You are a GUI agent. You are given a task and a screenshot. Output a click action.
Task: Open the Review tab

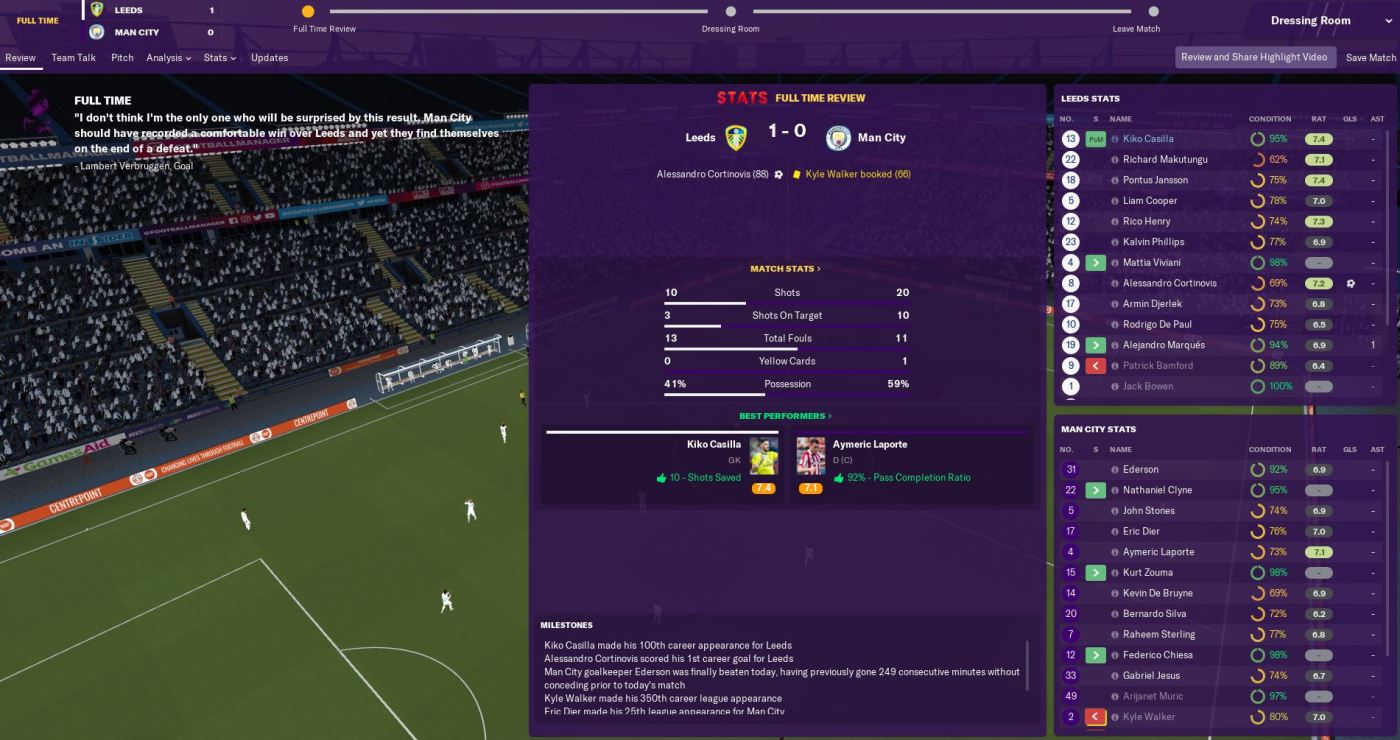point(20,58)
